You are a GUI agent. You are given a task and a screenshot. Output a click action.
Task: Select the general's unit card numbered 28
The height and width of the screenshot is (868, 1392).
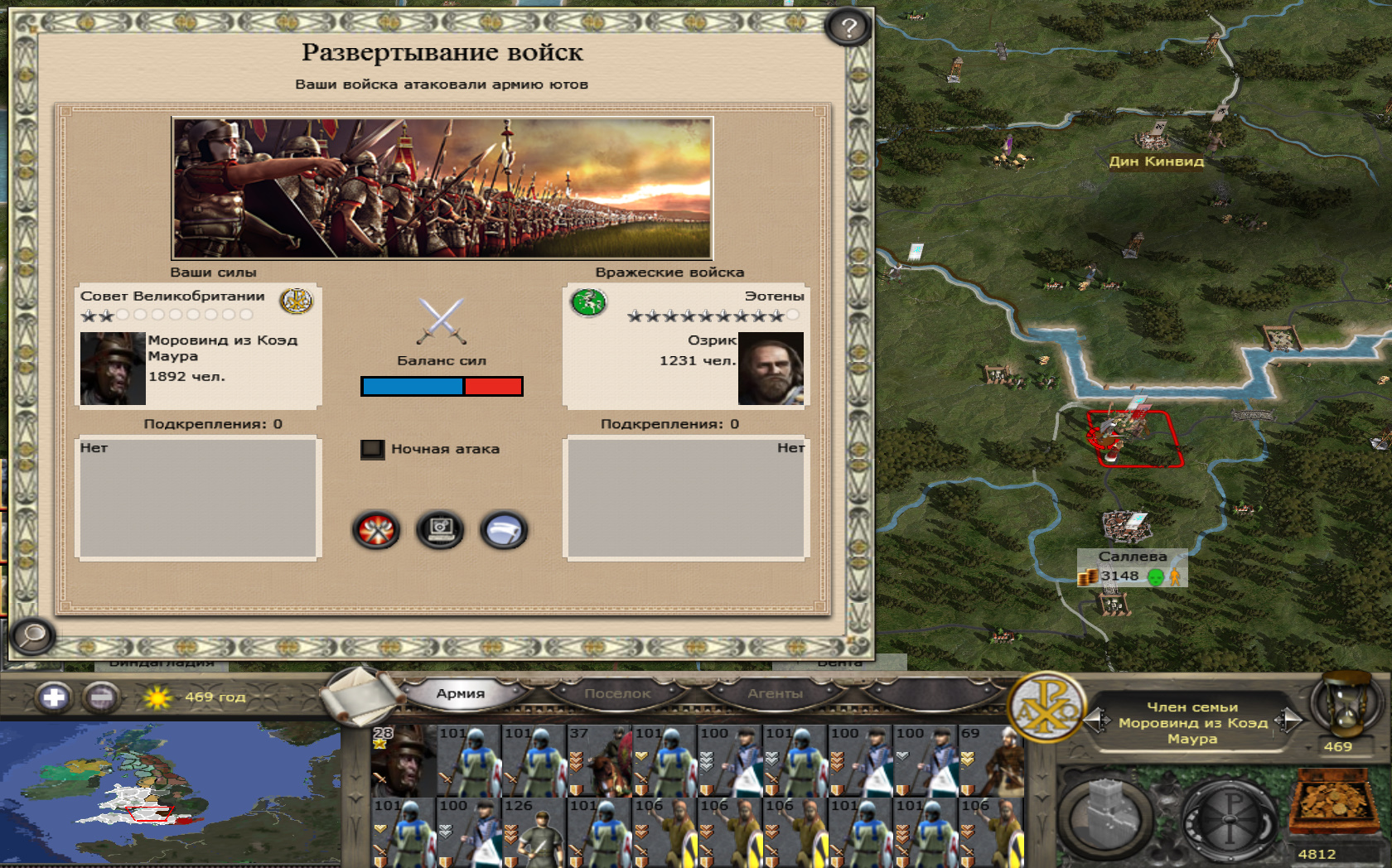[404, 760]
